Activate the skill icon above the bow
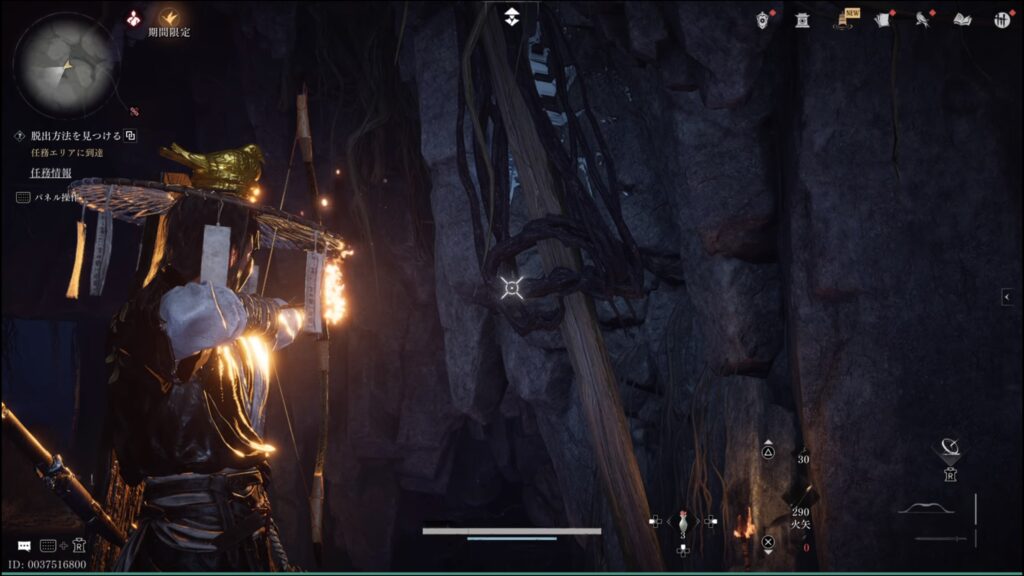Image resolution: width=1024 pixels, height=576 pixels. tap(951, 448)
